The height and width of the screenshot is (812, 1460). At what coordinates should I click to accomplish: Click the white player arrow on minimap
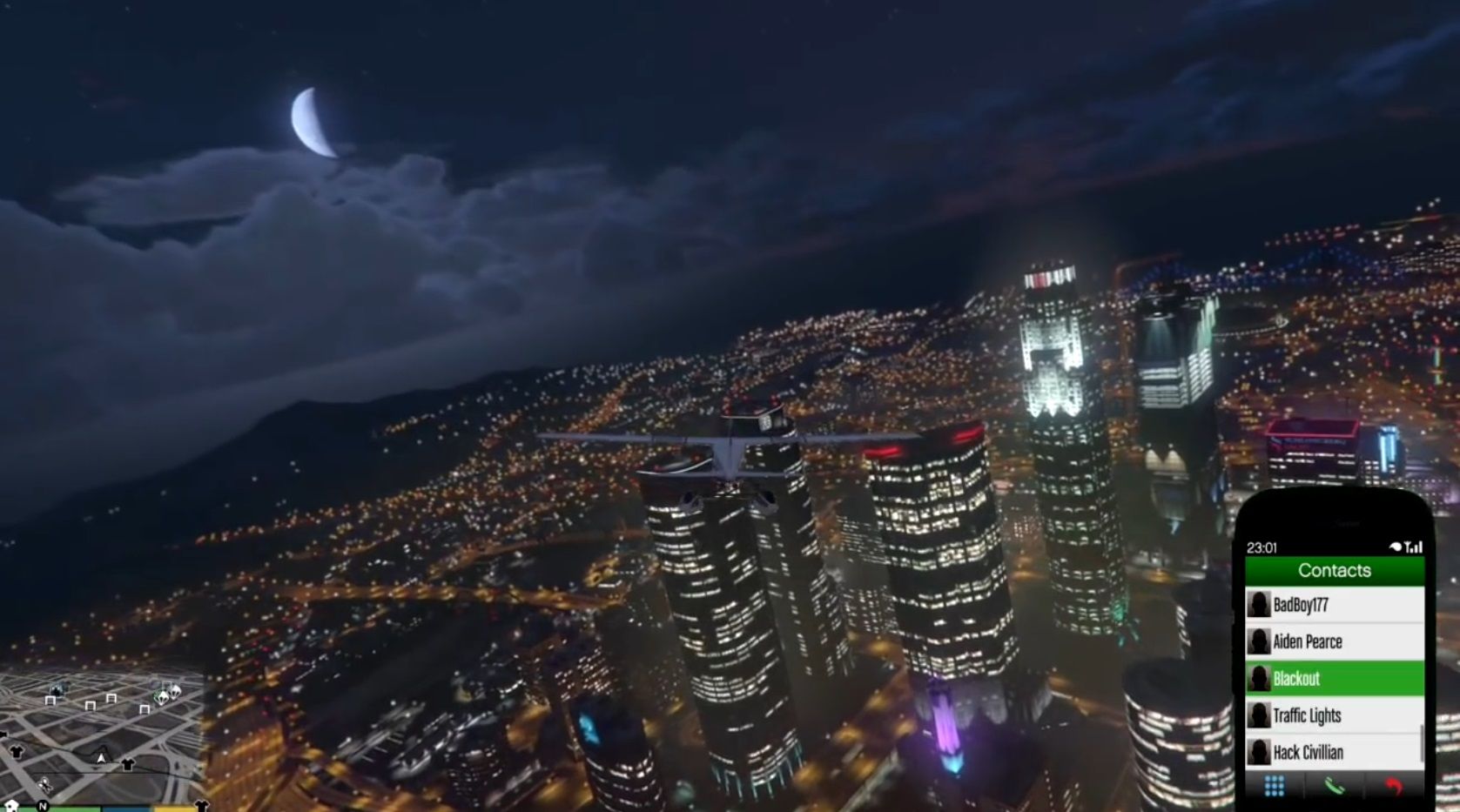coord(101,758)
